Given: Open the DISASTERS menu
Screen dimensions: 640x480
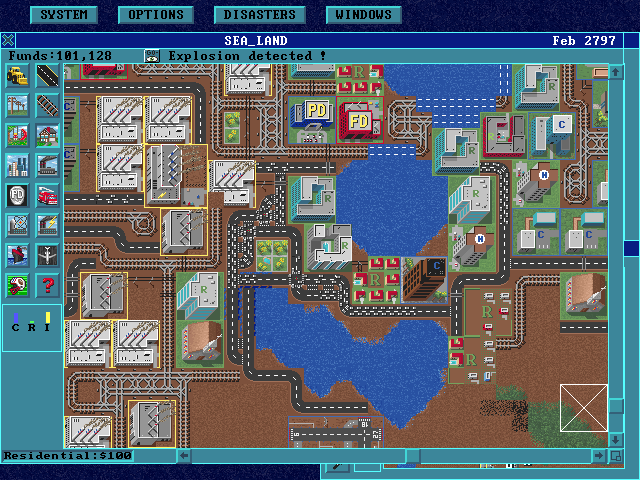Looking at the screenshot, I should pyautogui.click(x=259, y=15).
